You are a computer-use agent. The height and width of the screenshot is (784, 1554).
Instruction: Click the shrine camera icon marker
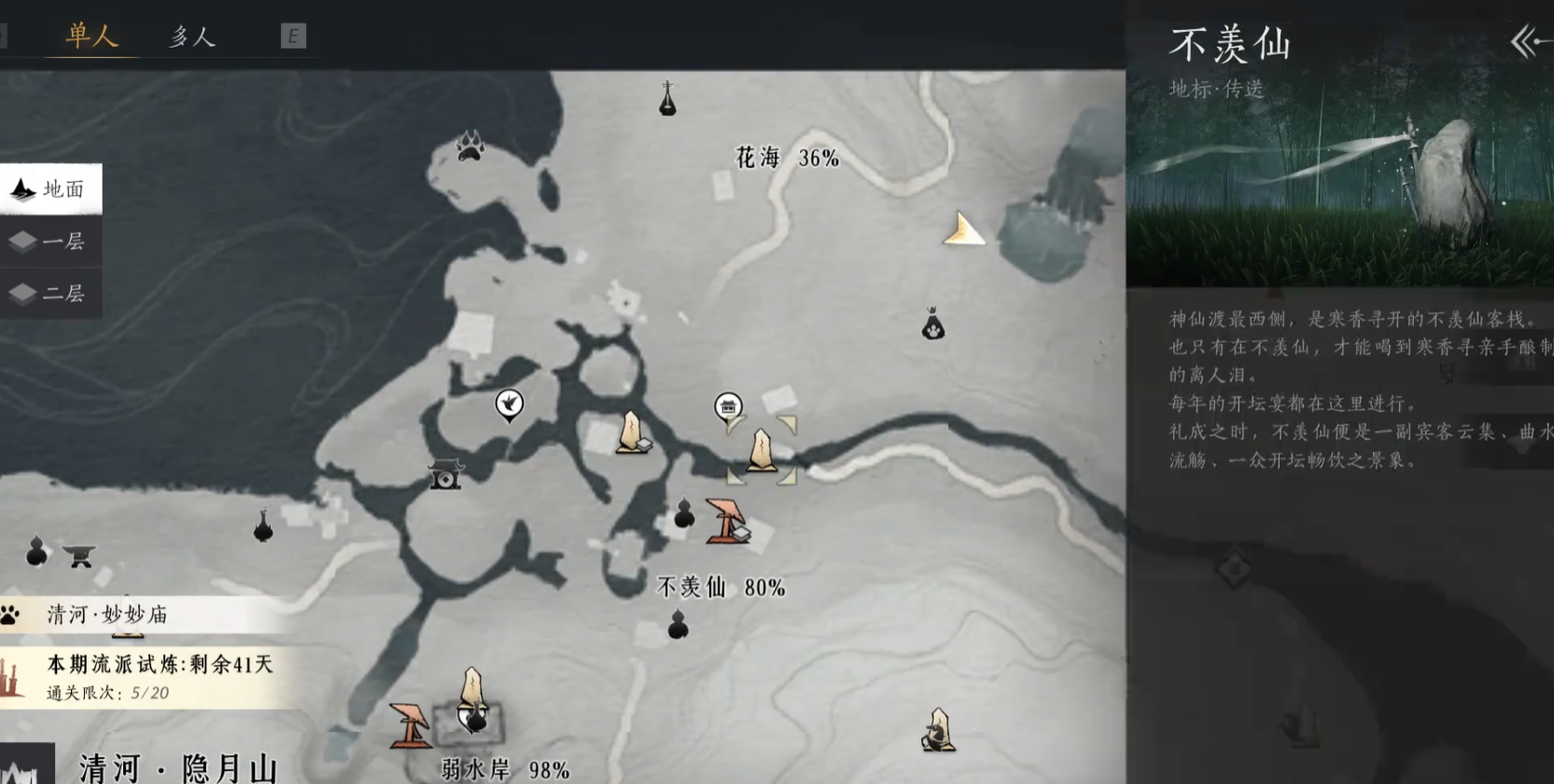coord(445,473)
